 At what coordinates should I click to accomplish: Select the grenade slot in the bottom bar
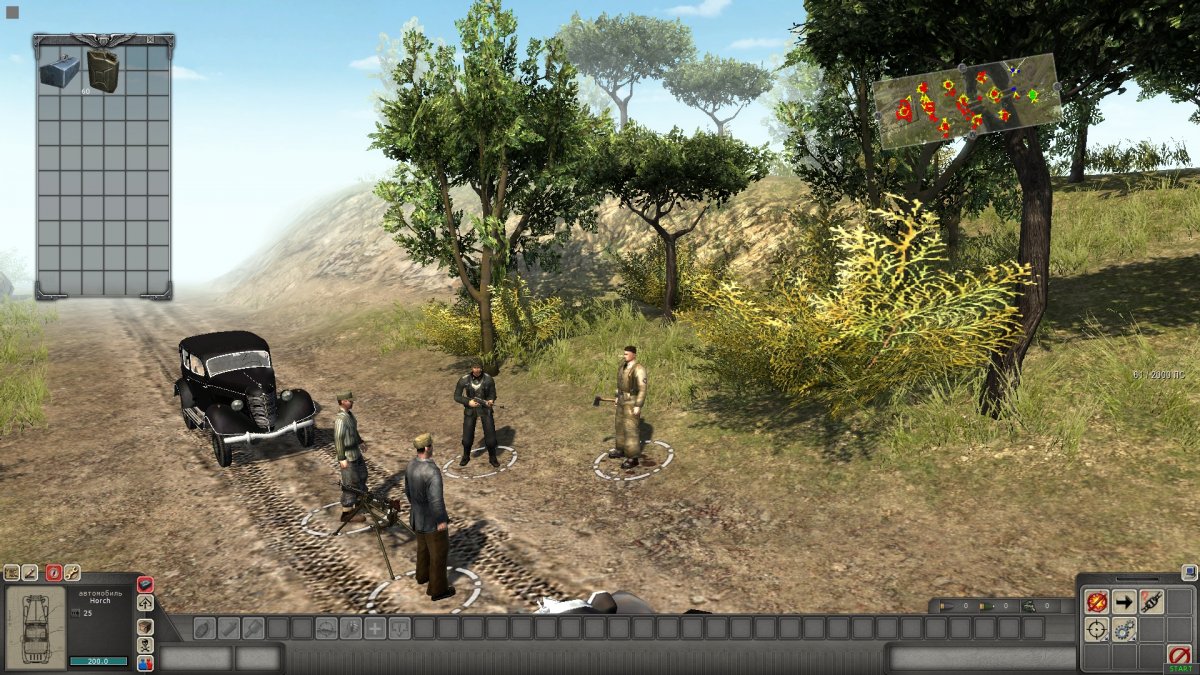coord(204,628)
